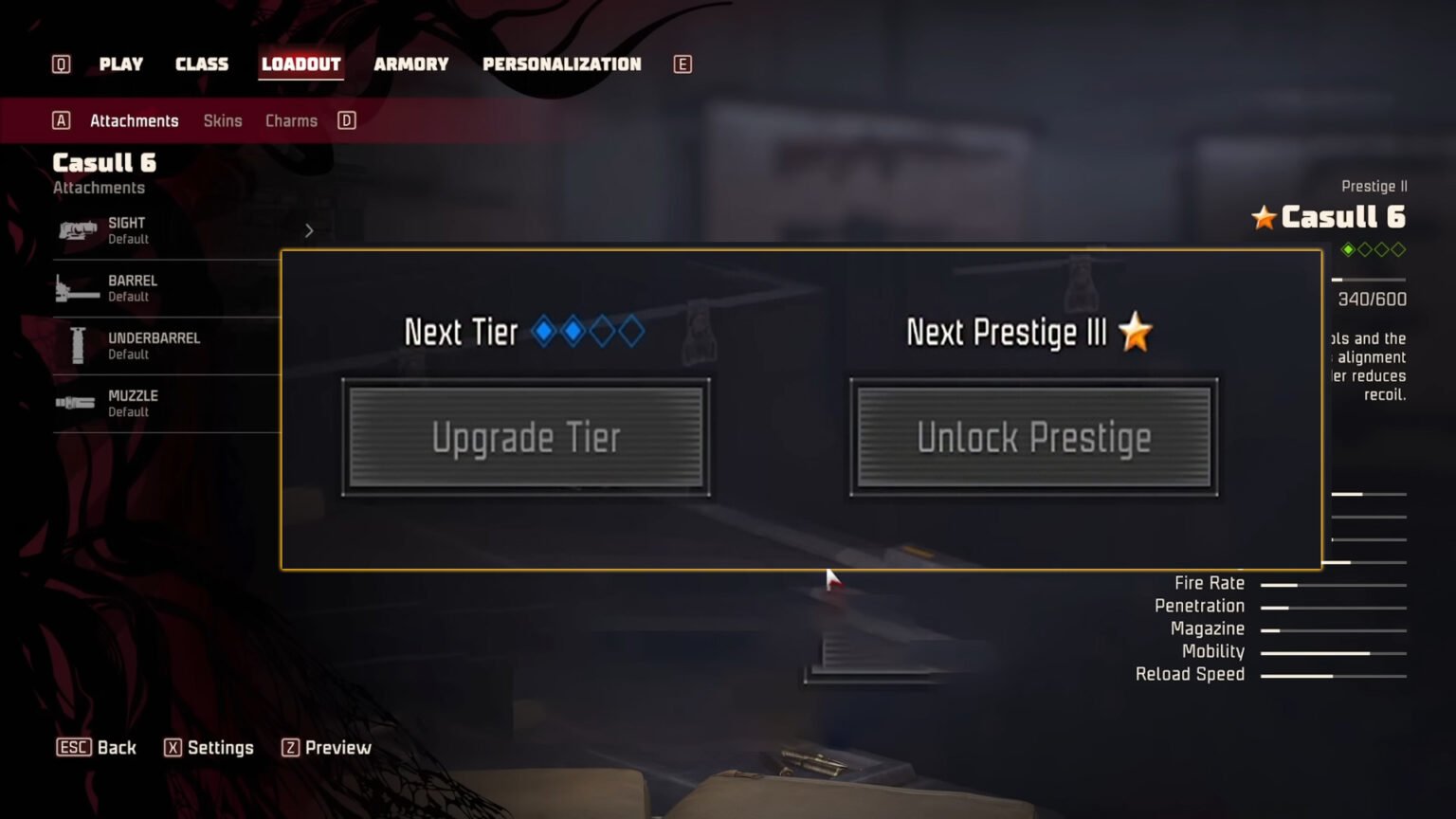Viewport: 1456px width, 819px height.
Task: Click the Charms tab label
Action: [290, 120]
